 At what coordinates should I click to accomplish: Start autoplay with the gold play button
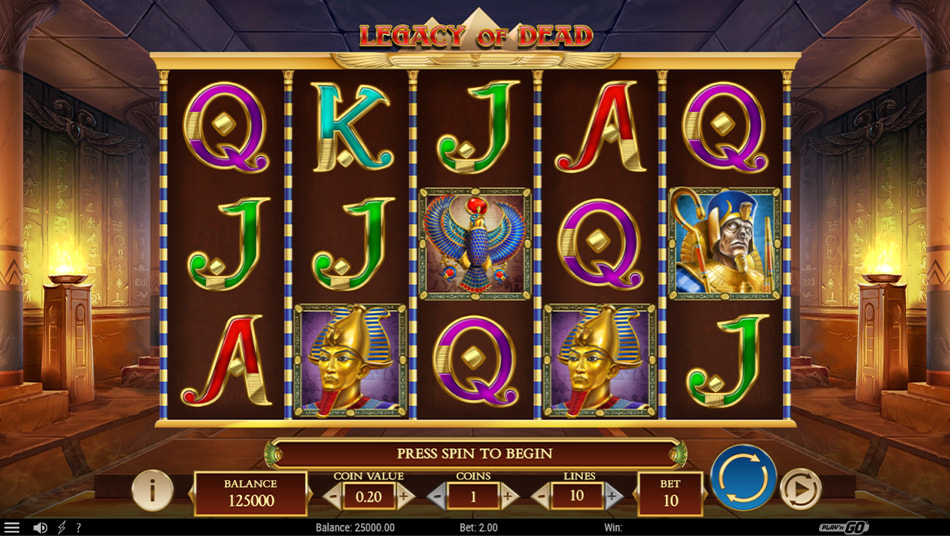tap(800, 489)
